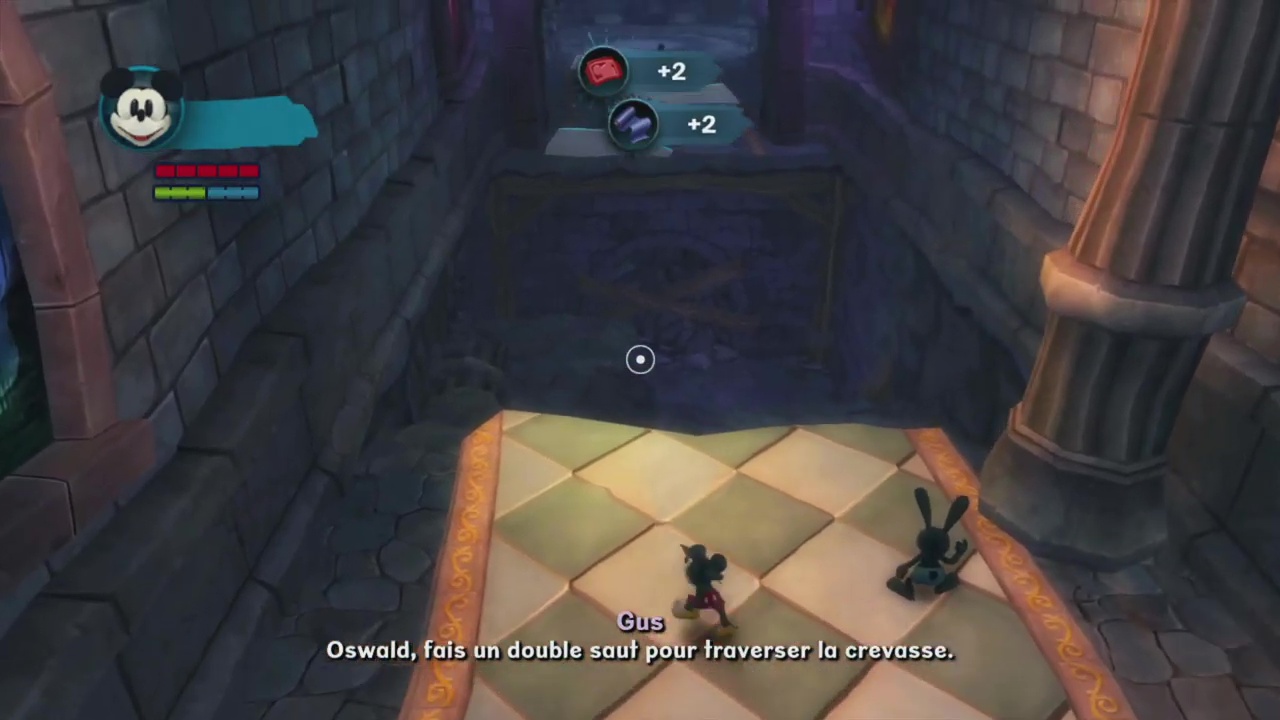Viewport: 1280px width, 720px height.
Task: Click the Mickey Mouse portrait icon
Action: coord(140,110)
